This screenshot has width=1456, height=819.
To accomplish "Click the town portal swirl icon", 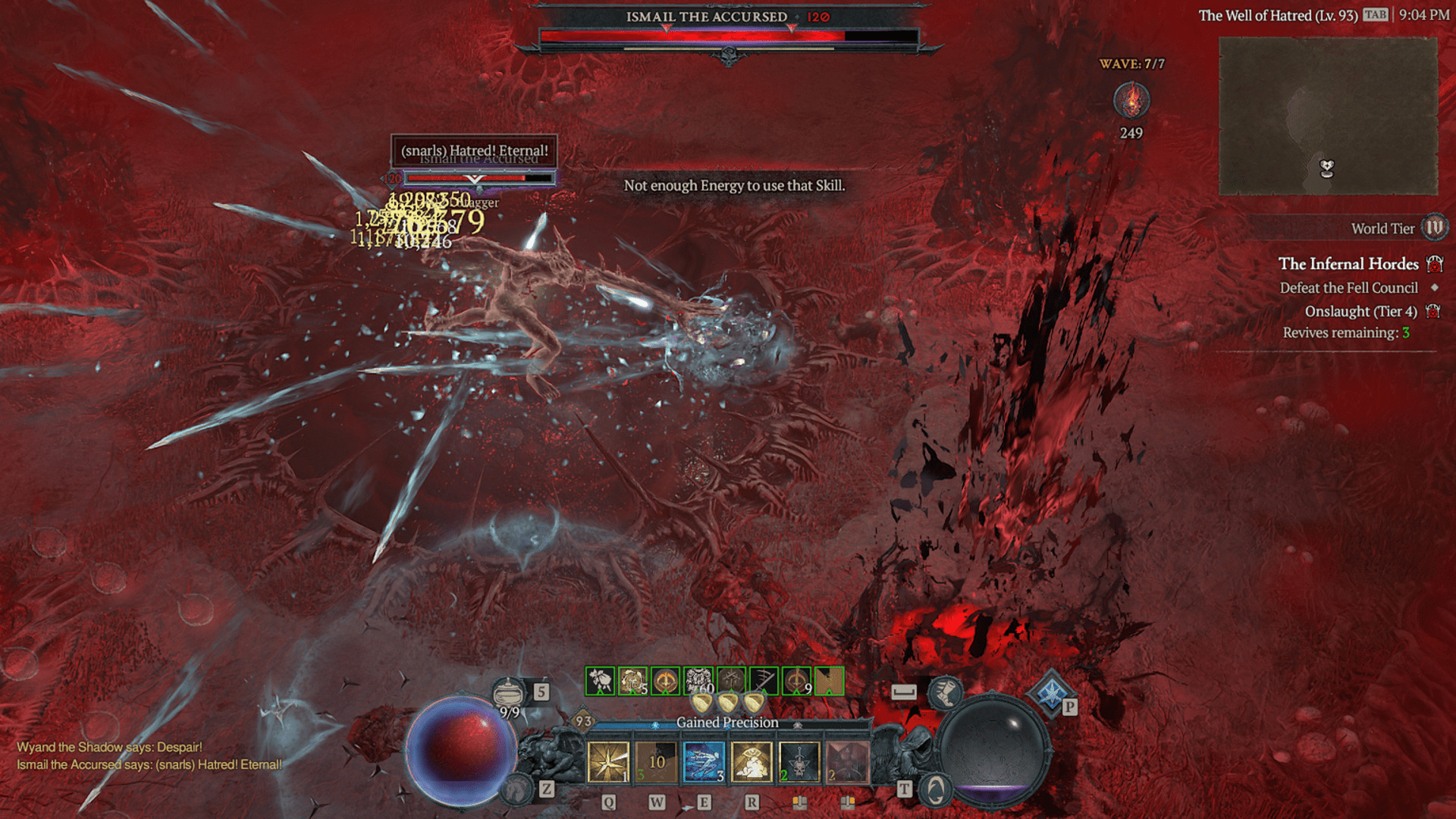I will click(936, 791).
